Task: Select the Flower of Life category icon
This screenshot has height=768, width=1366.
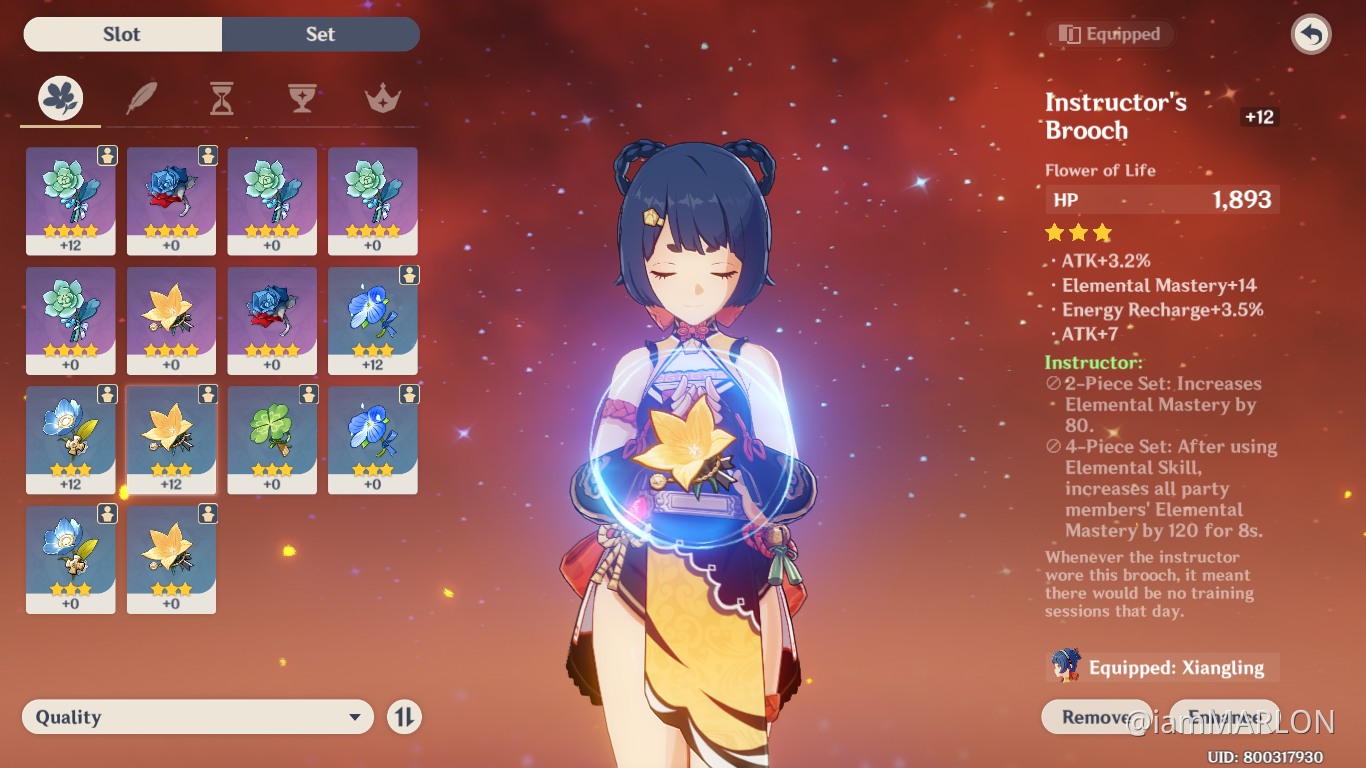Action: (60, 98)
